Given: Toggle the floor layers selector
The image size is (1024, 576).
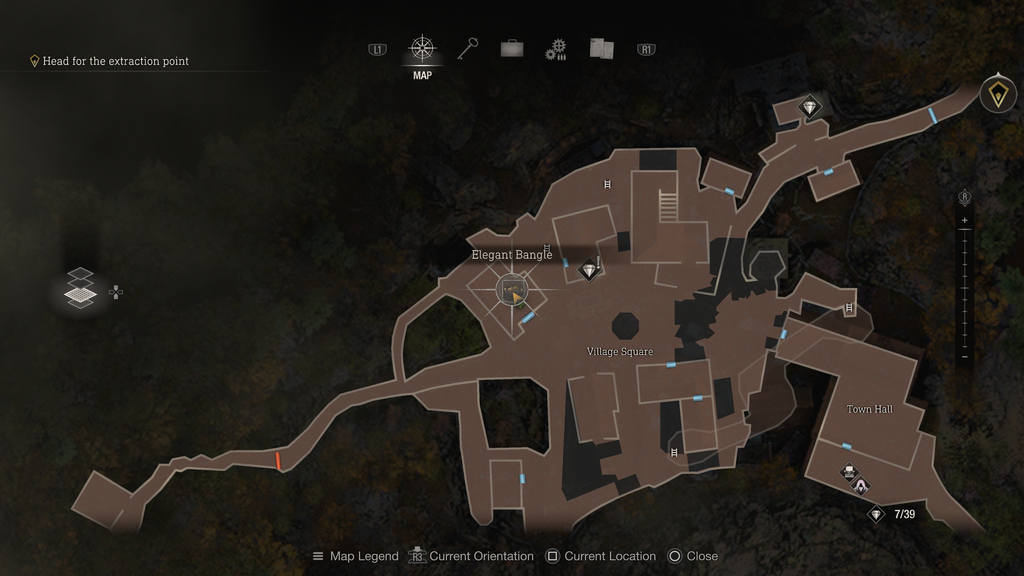Looking at the screenshot, I should [x=80, y=288].
